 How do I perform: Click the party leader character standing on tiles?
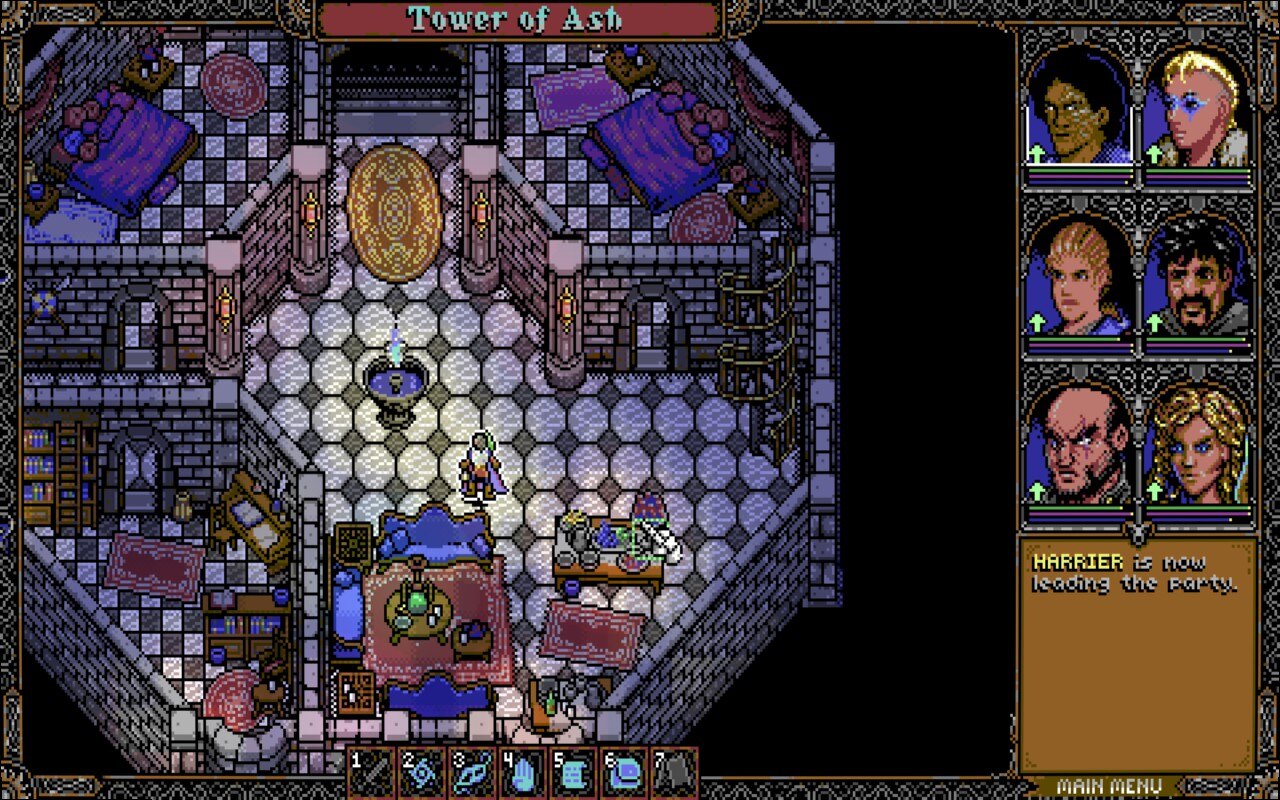(483, 465)
